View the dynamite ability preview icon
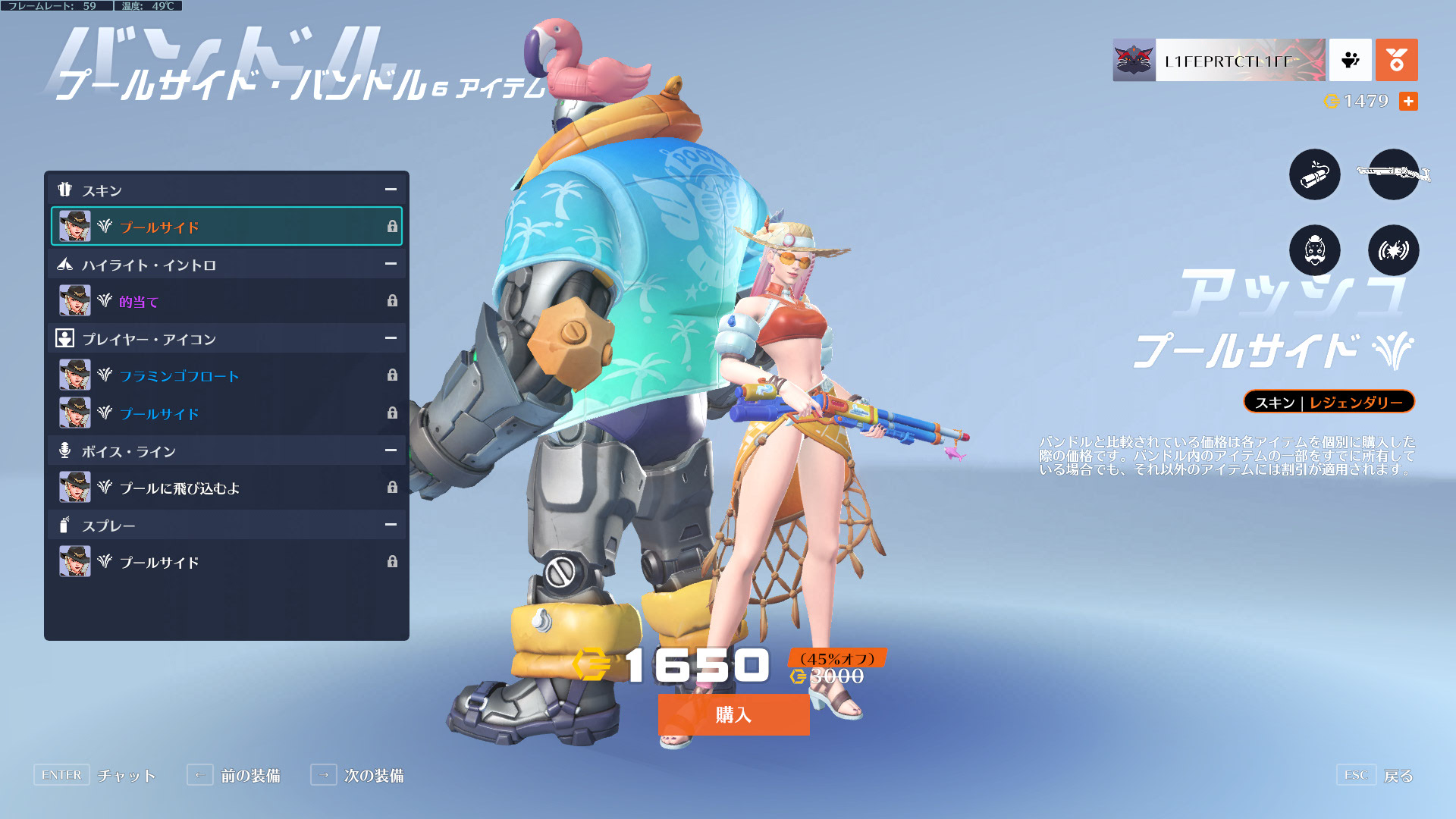This screenshot has width=1456, height=819. 1314,174
